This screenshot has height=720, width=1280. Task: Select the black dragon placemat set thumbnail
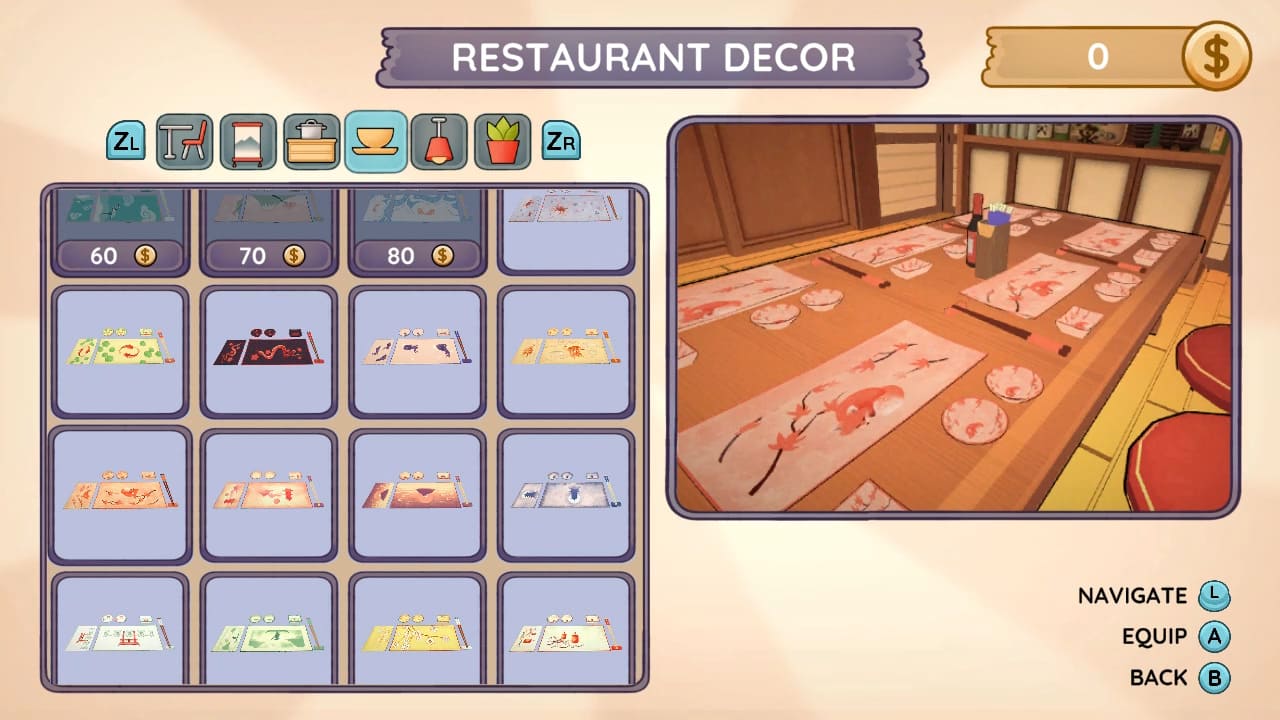point(268,352)
